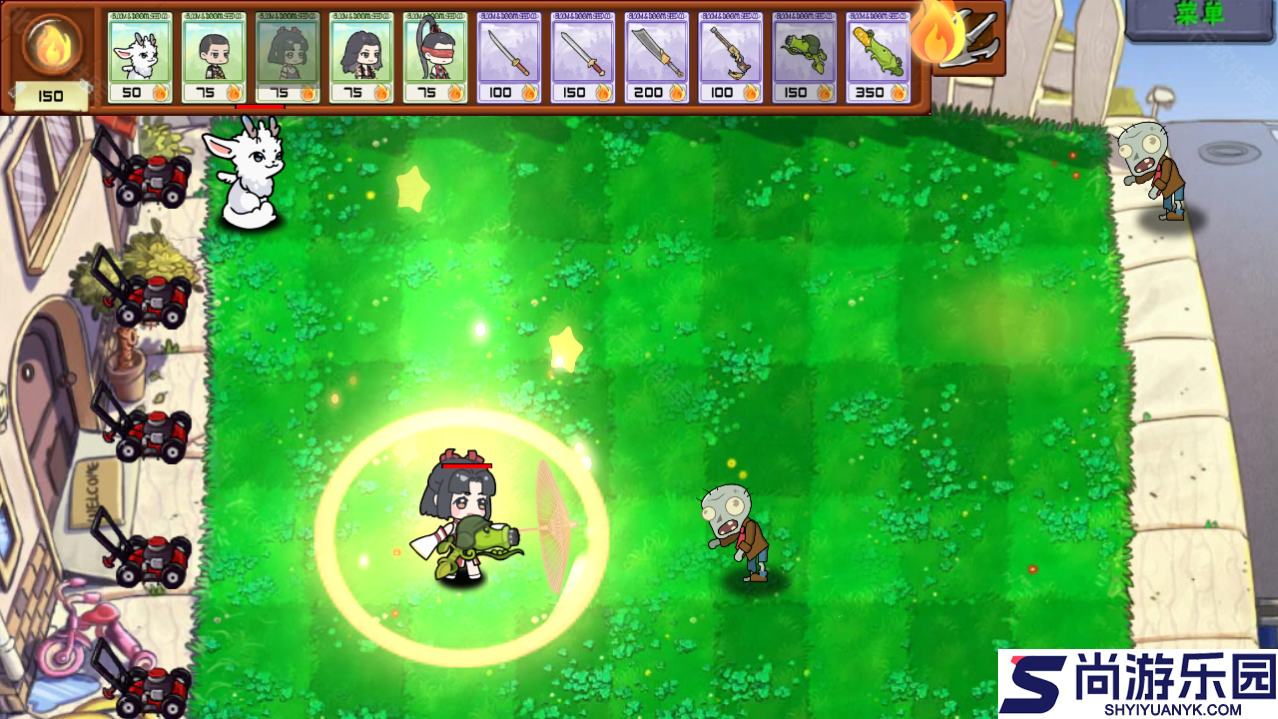
Task: Select the straight sword card costing 150
Action: point(583,57)
